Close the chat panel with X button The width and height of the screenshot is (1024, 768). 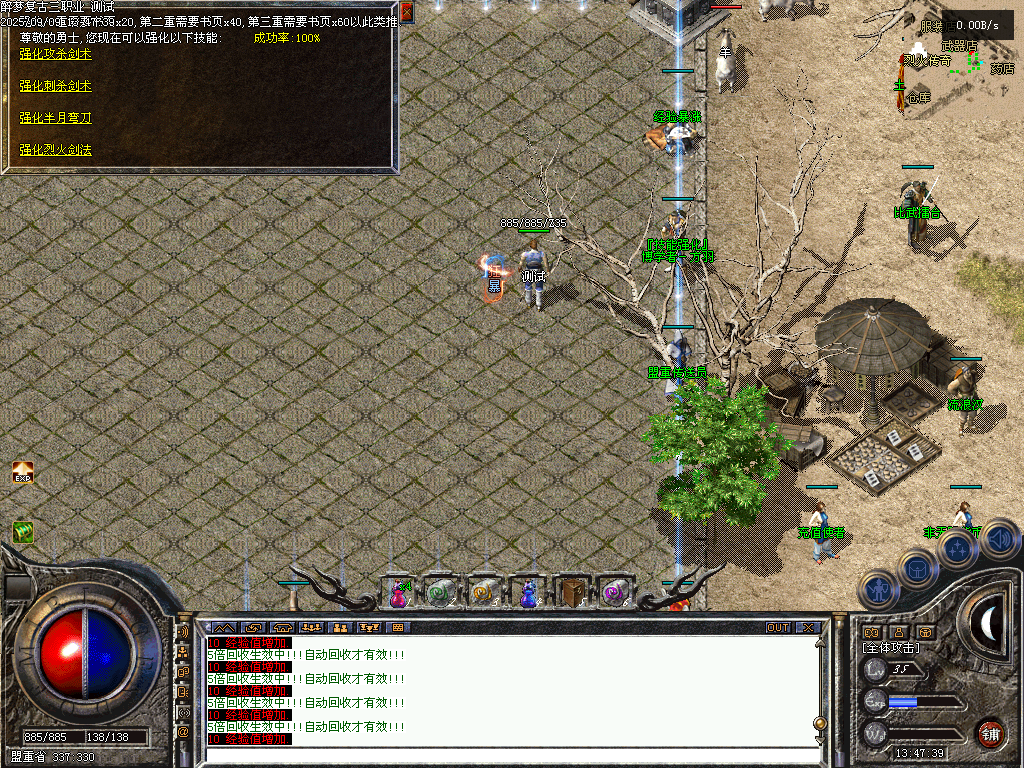point(807,628)
